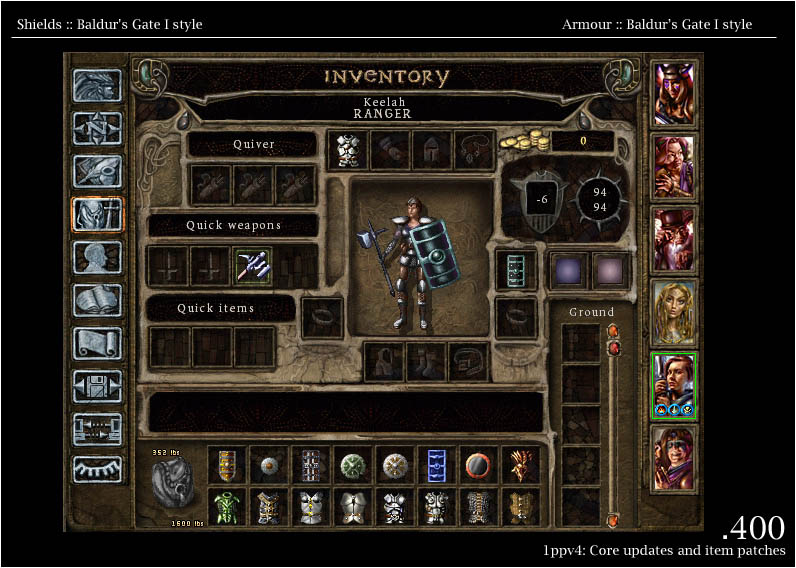Open the mage spellbook button
796x568 pixels.
97,300
